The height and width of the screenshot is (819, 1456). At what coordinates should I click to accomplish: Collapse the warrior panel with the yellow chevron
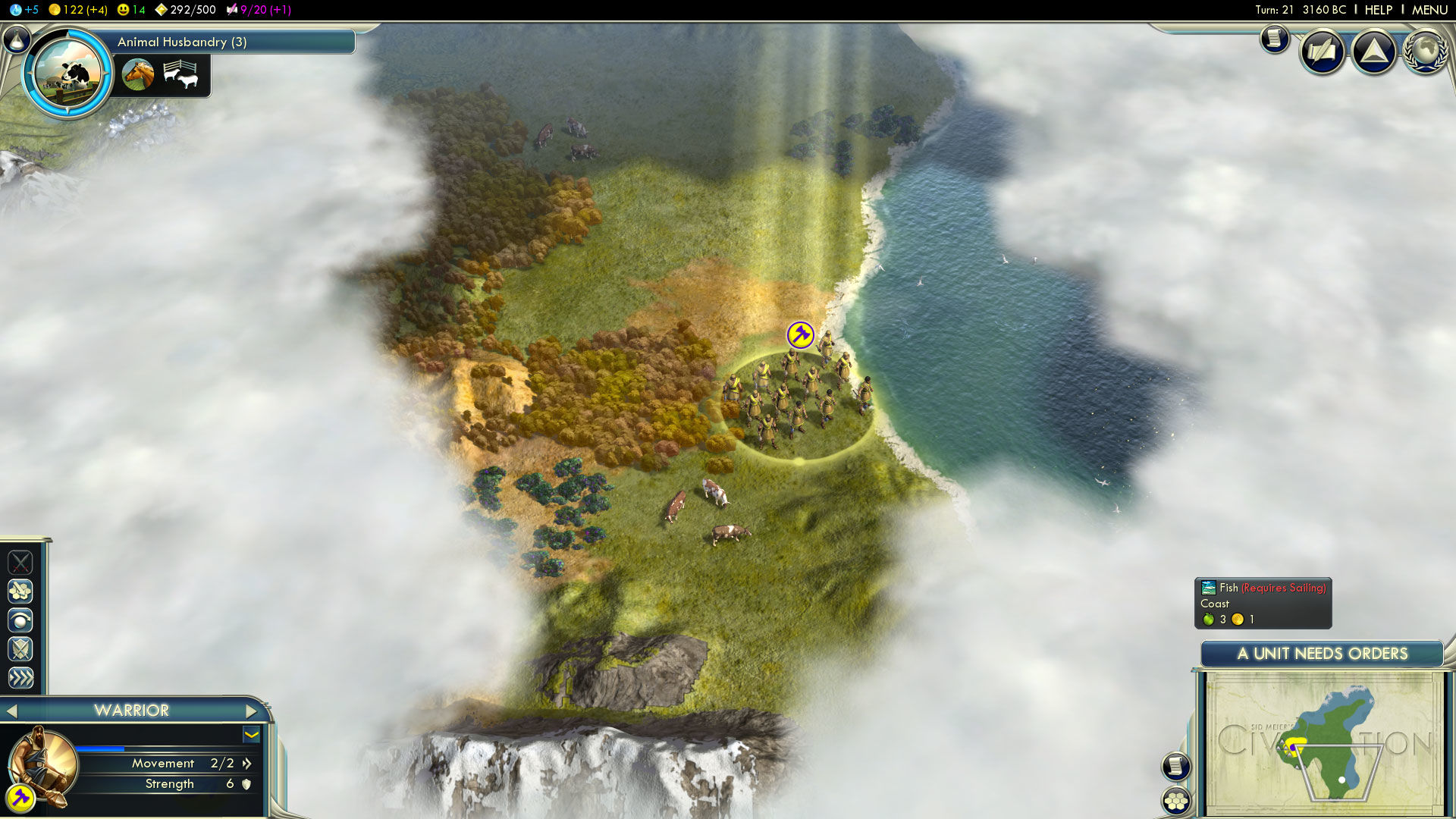coord(251,735)
